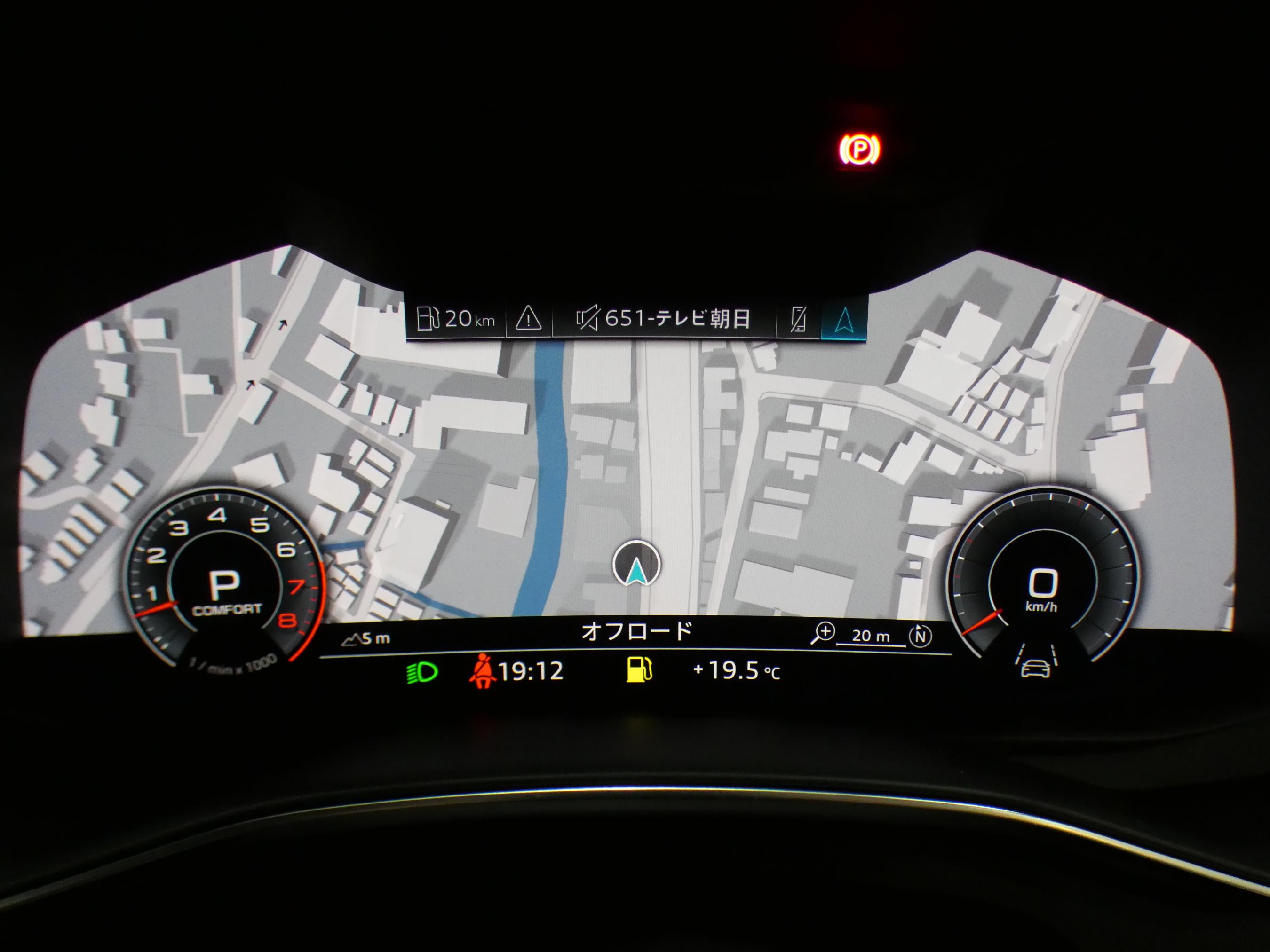This screenshot has width=1270, height=952.
Task: Click the vehicle position marker on map
Action: click(x=636, y=565)
